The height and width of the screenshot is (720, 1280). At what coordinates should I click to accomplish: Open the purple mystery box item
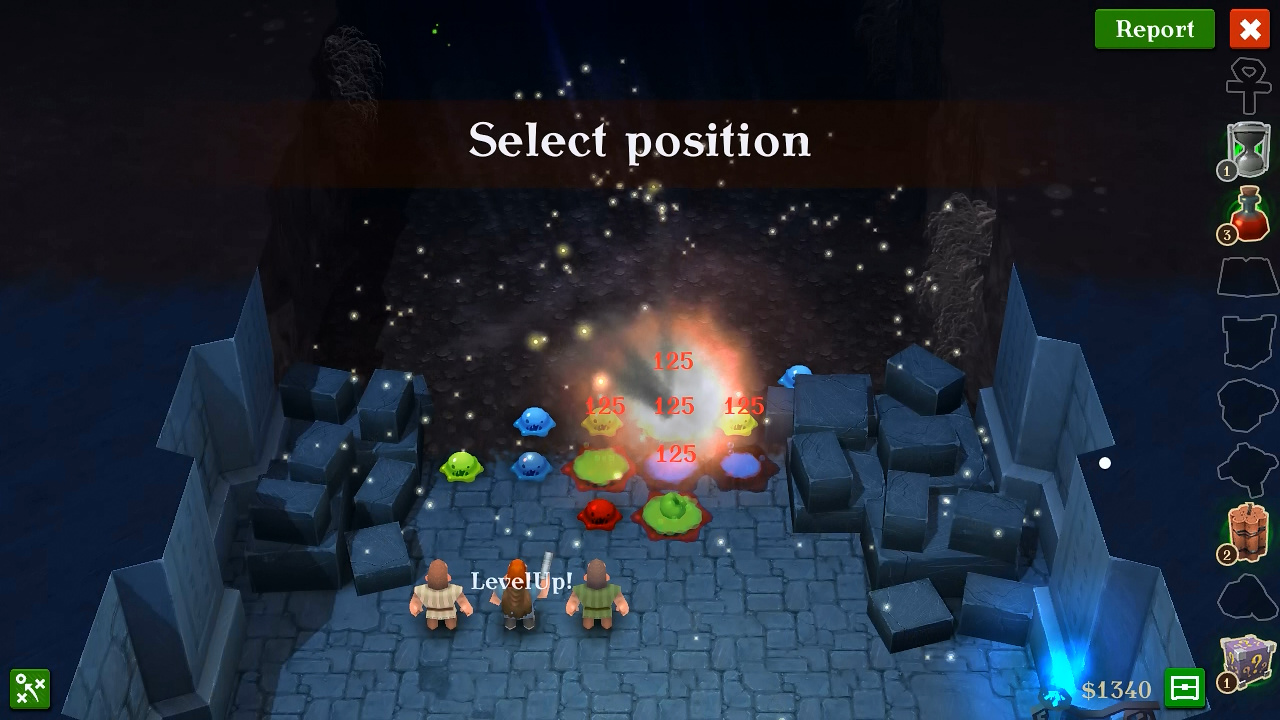pos(1248,661)
